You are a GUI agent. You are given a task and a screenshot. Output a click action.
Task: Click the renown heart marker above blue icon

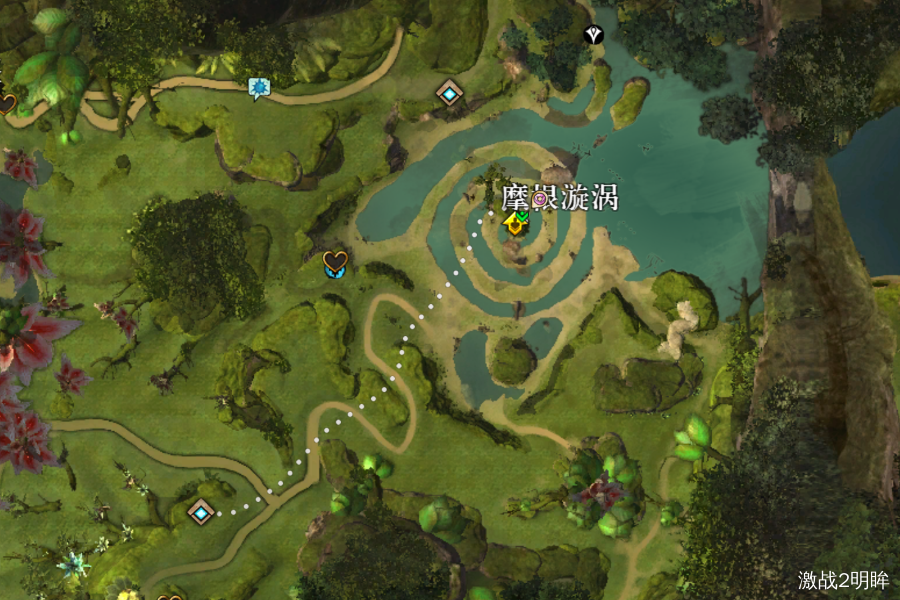(x=335, y=262)
